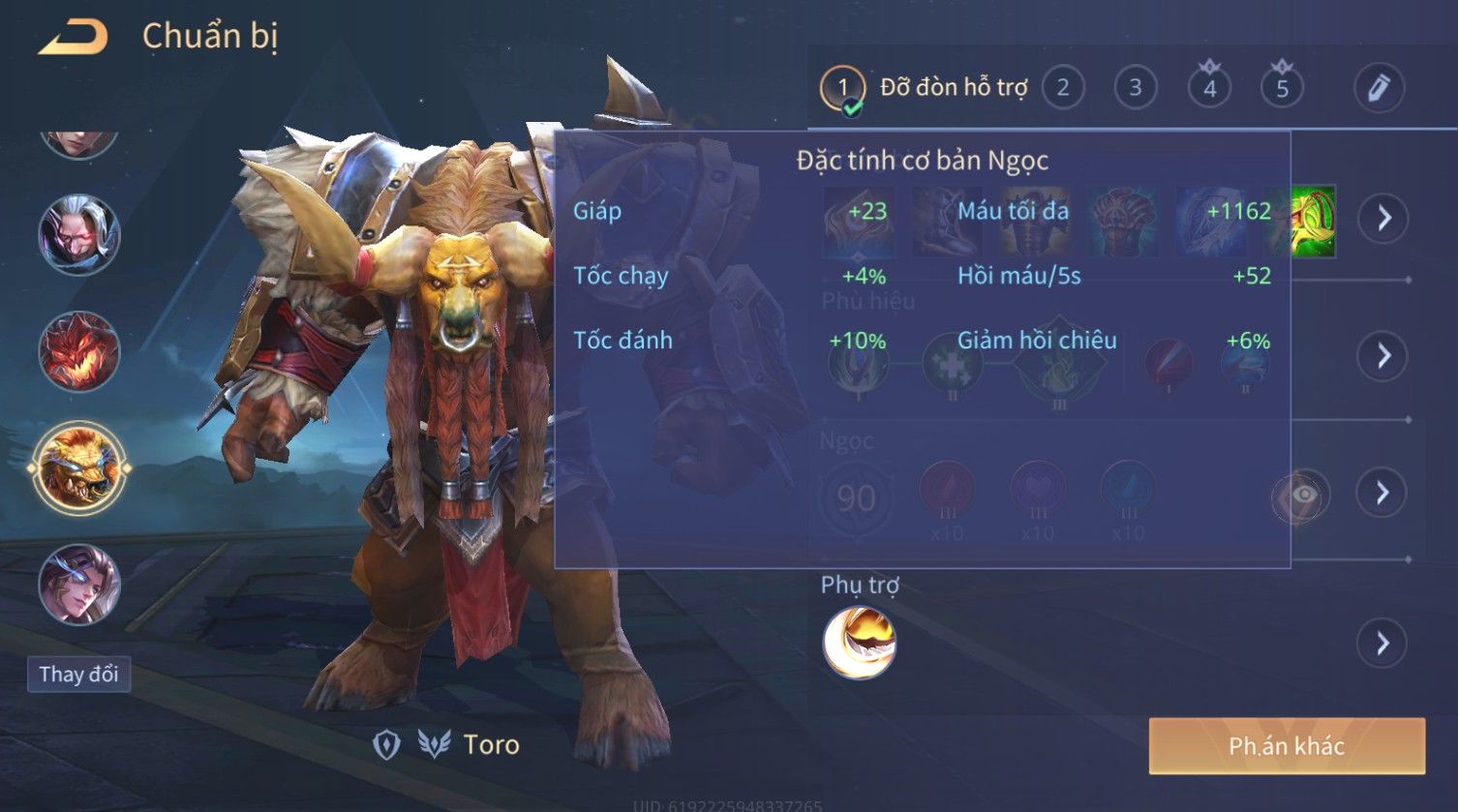Select build preset 1 Đỡ đòn hỗ trợ
The width and height of the screenshot is (1458, 812).
(x=842, y=89)
